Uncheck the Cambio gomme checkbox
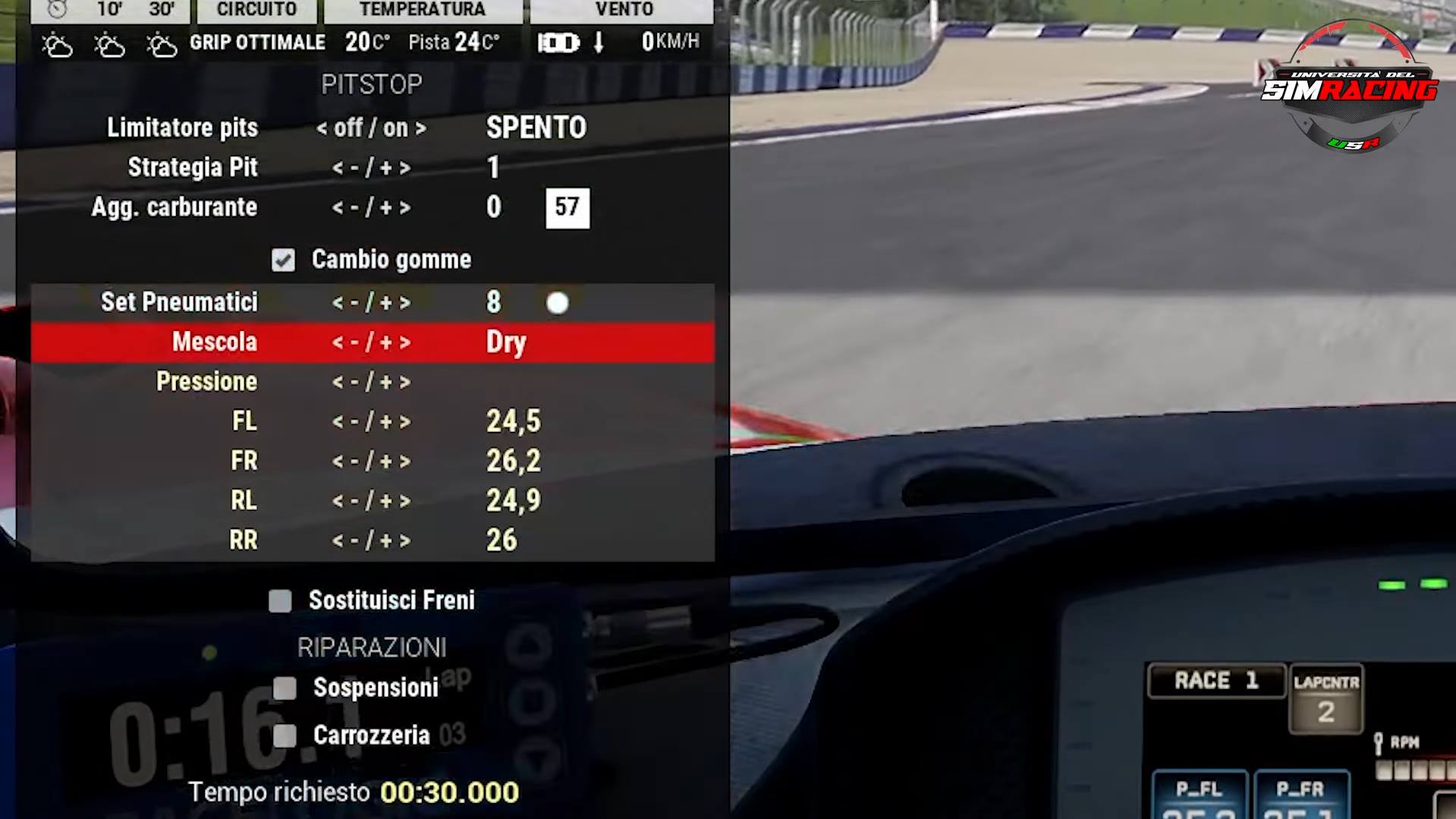The image size is (1456, 819). [283, 260]
